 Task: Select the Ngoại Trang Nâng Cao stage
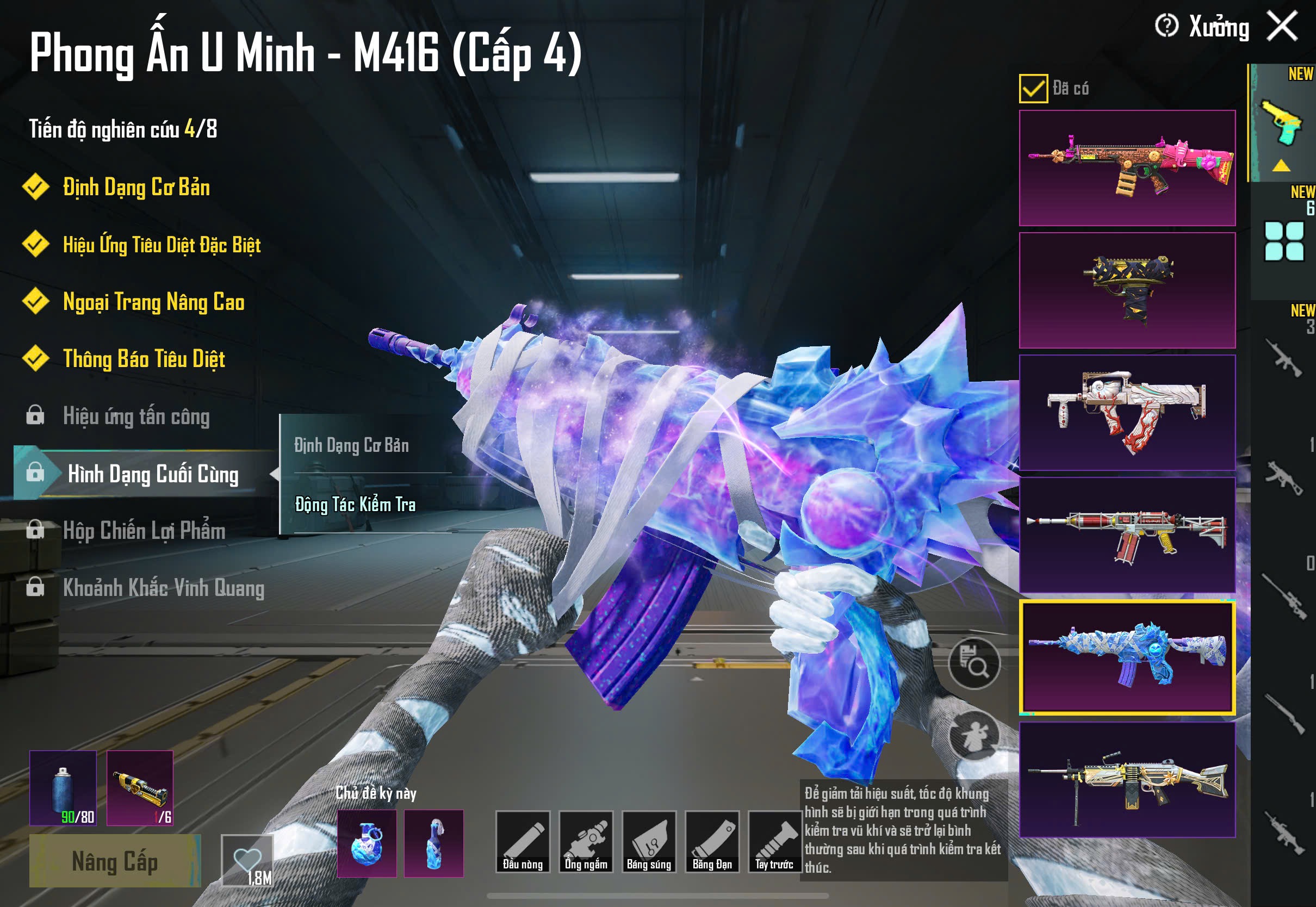tap(153, 302)
